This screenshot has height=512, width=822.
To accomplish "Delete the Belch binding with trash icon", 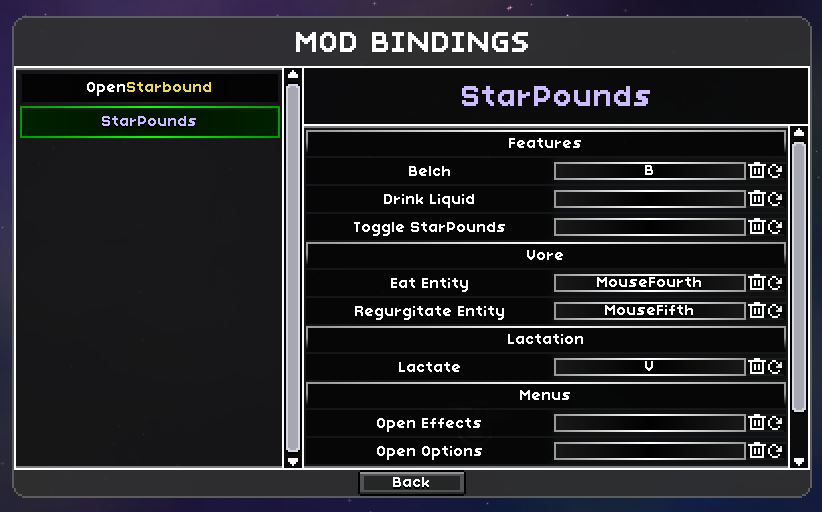I will click(757, 171).
